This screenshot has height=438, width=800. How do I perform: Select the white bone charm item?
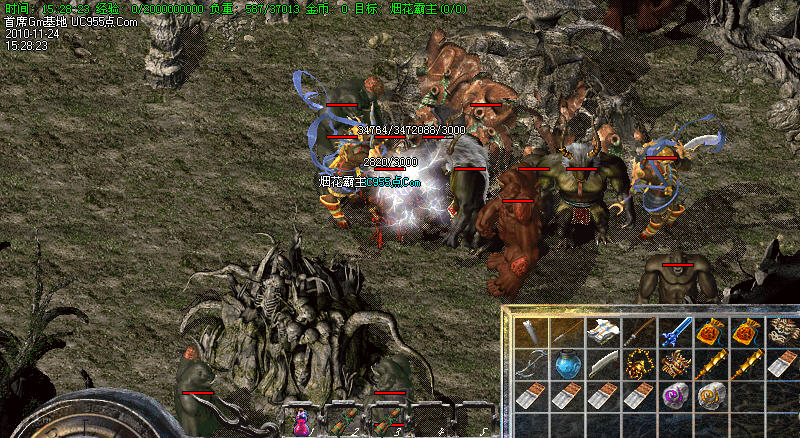(781, 332)
